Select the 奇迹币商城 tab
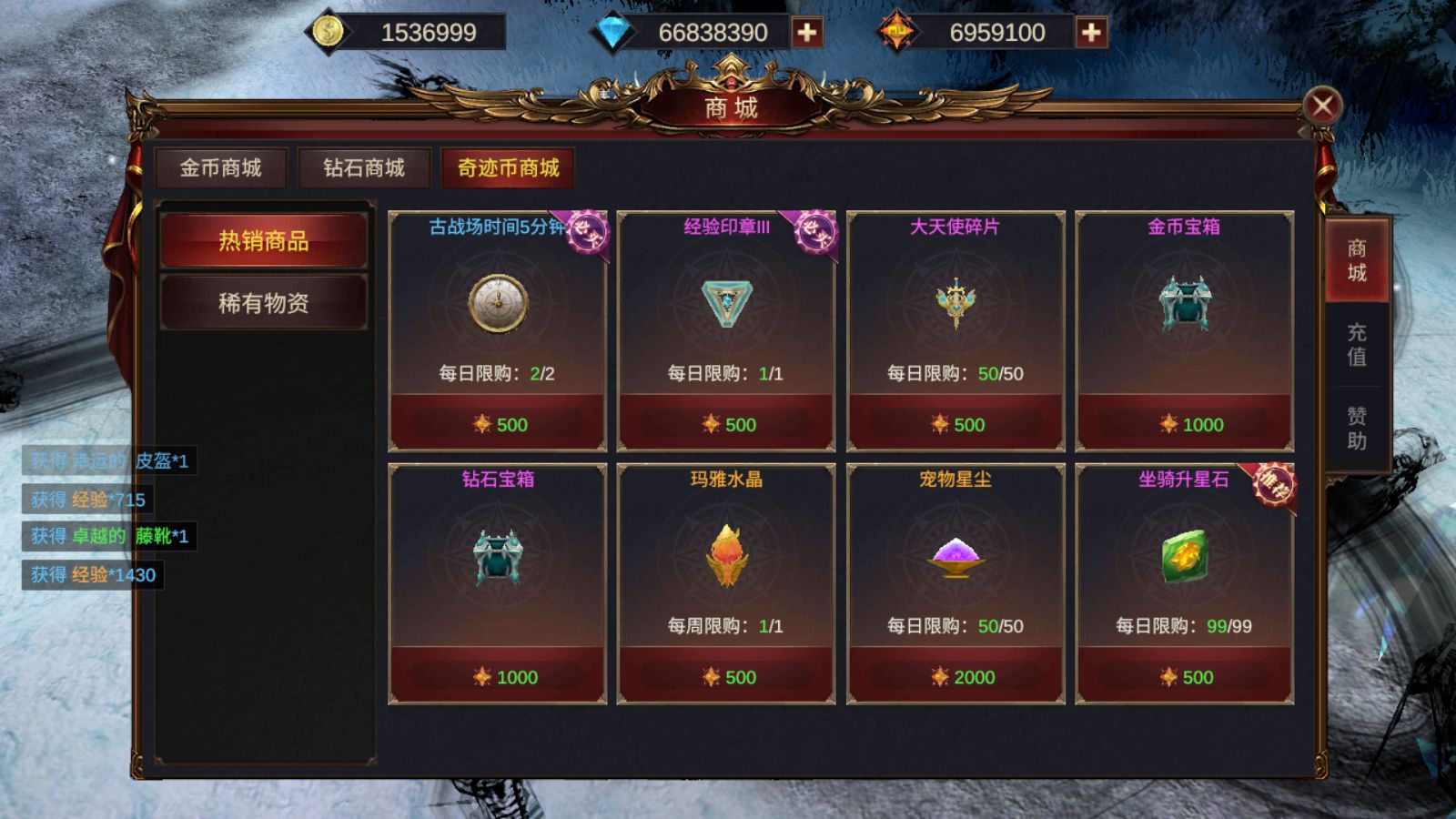The image size is (1456, 819). pyautogui.click(x=508, y=168)
